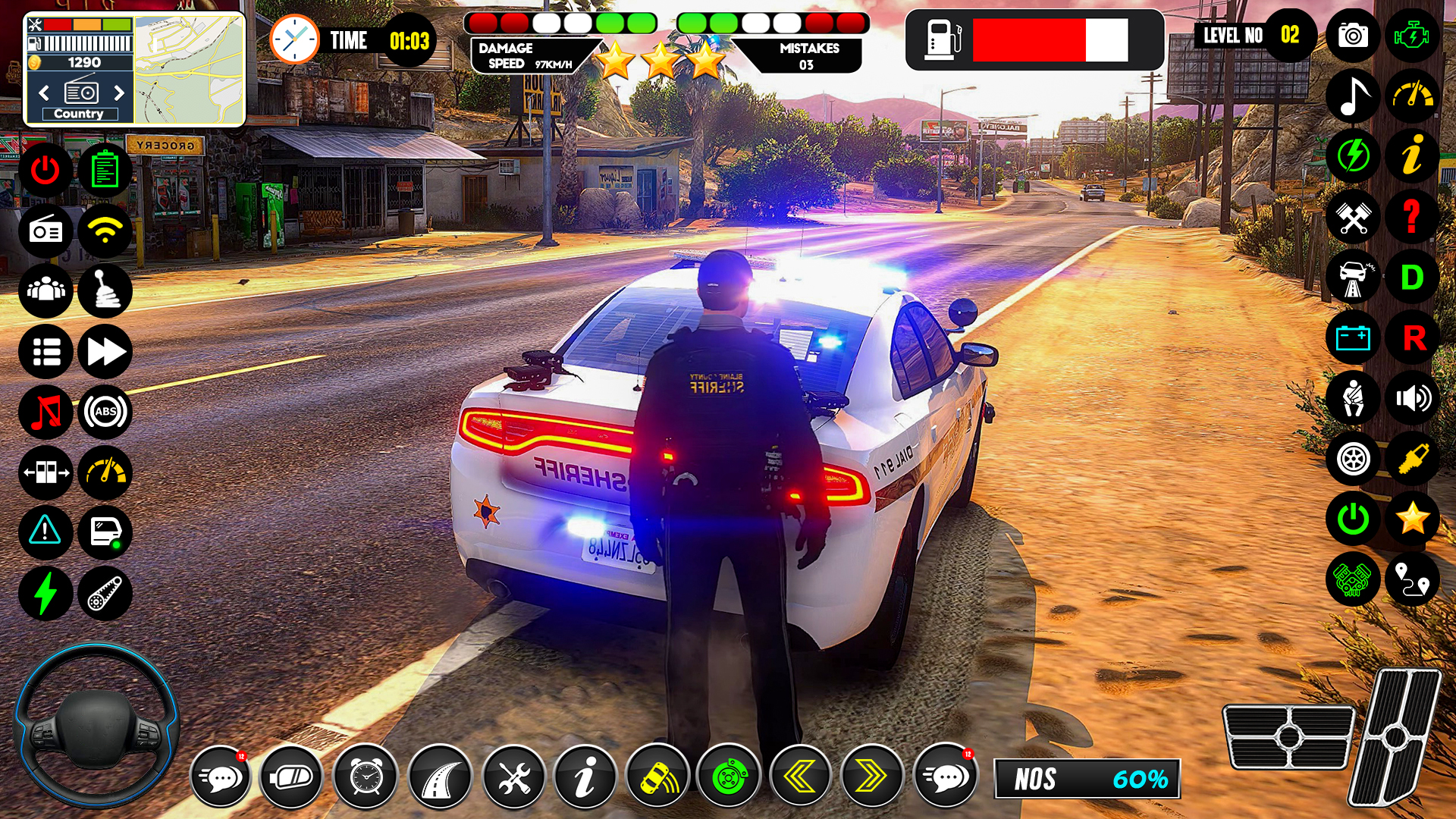Toggle the ABS brake icon
This screenshot has height=819, width=1456.
(105, 412)
